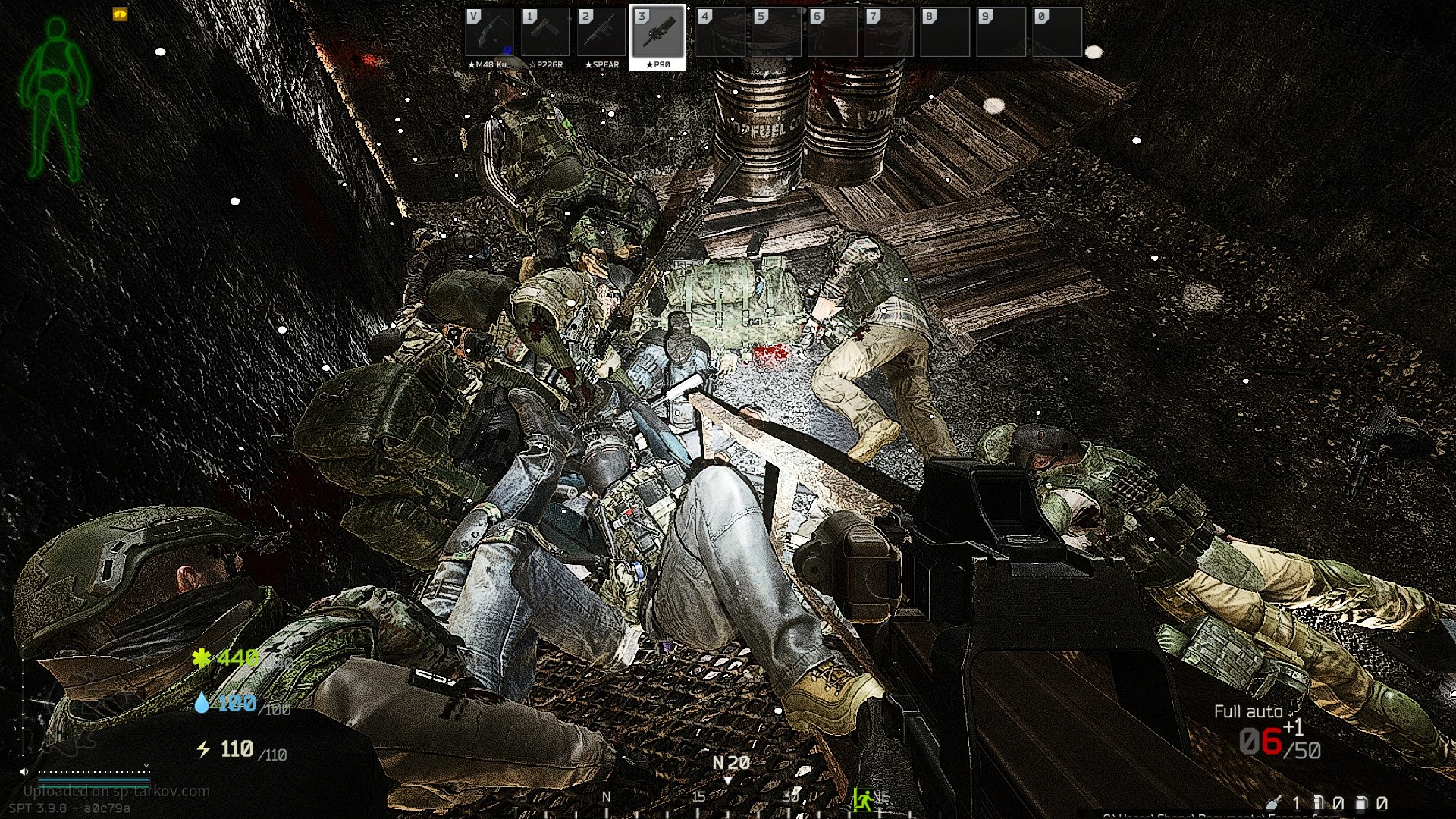Click the highlighted P90 weapon slot

(x=657, y=36)
